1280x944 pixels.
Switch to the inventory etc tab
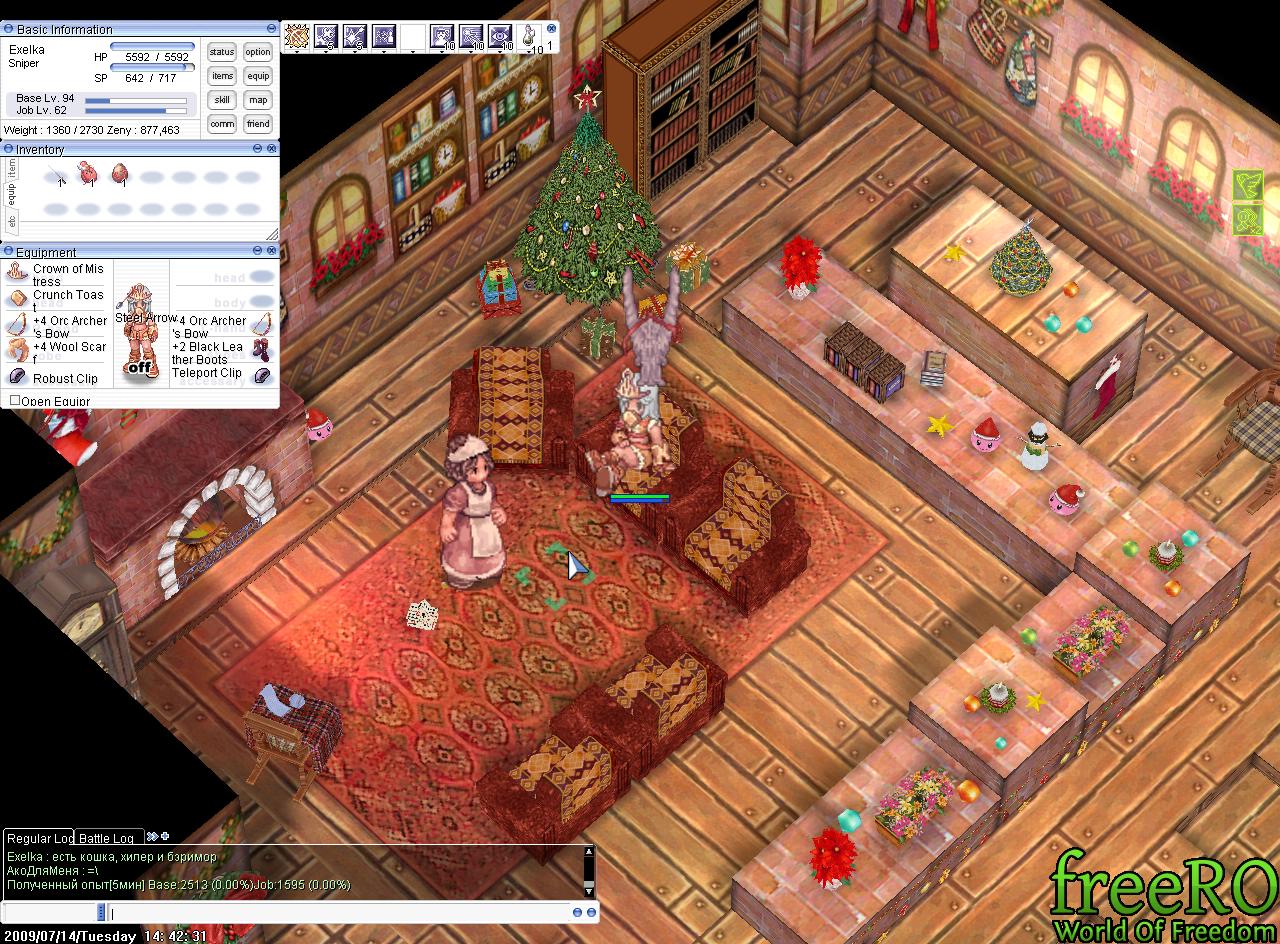coord(12,221)
